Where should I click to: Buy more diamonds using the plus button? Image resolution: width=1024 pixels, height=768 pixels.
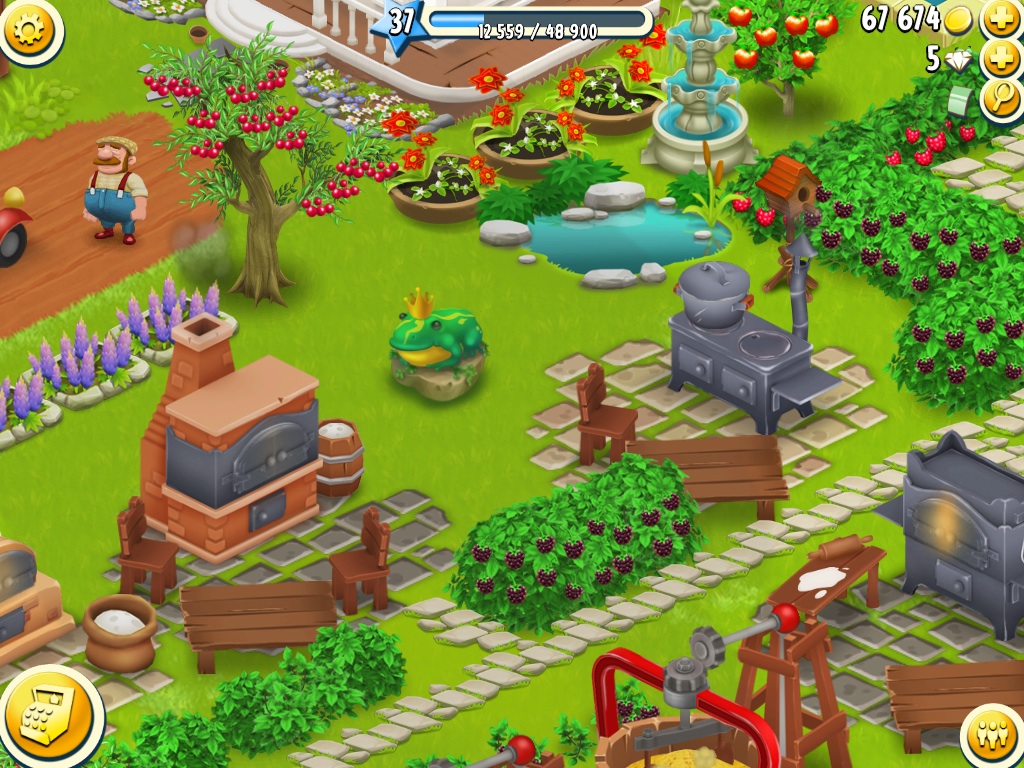point(1001,59)
